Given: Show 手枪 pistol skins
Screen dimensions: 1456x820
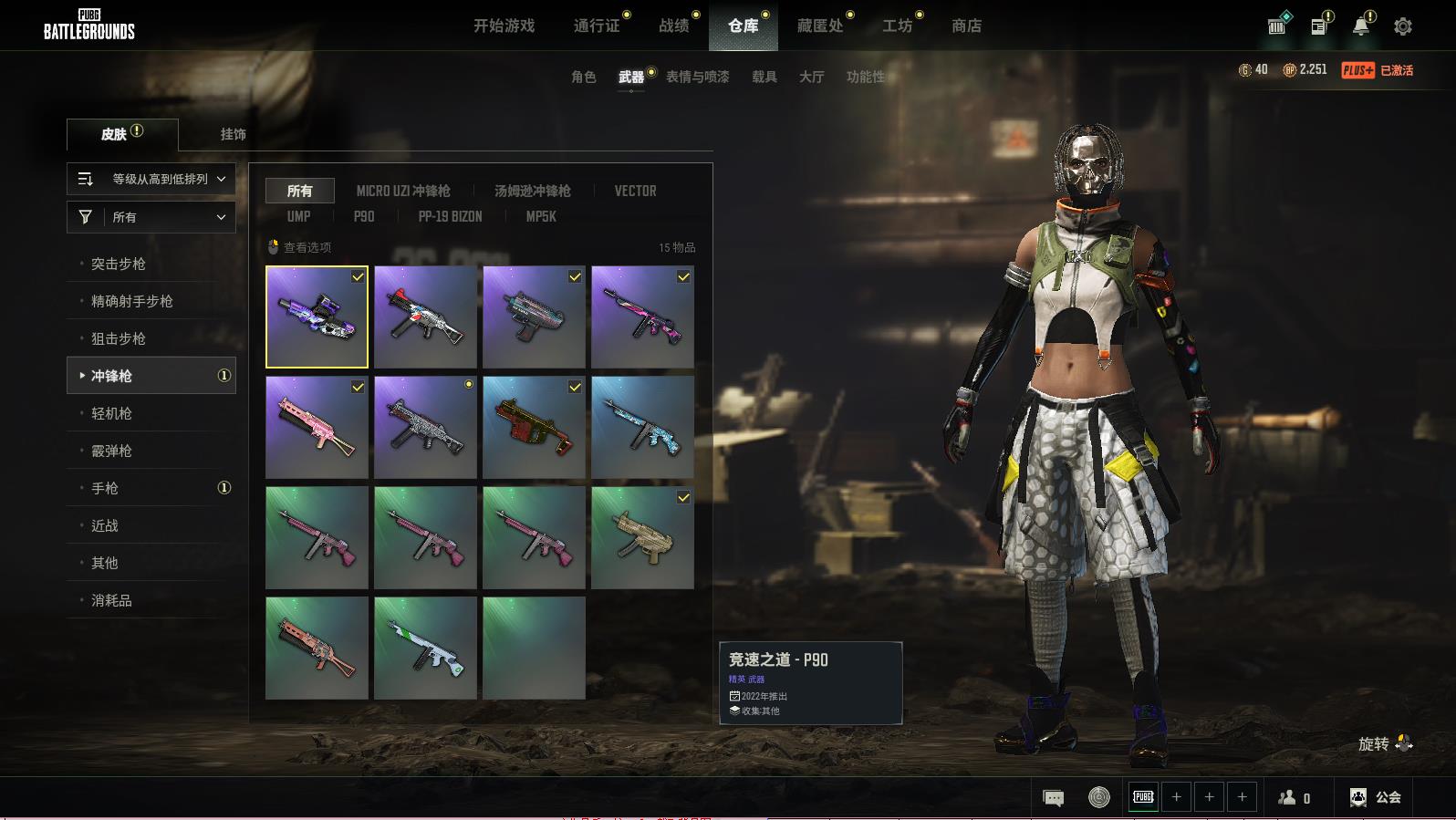Looking at the screenshot, I should click(105, 488).
